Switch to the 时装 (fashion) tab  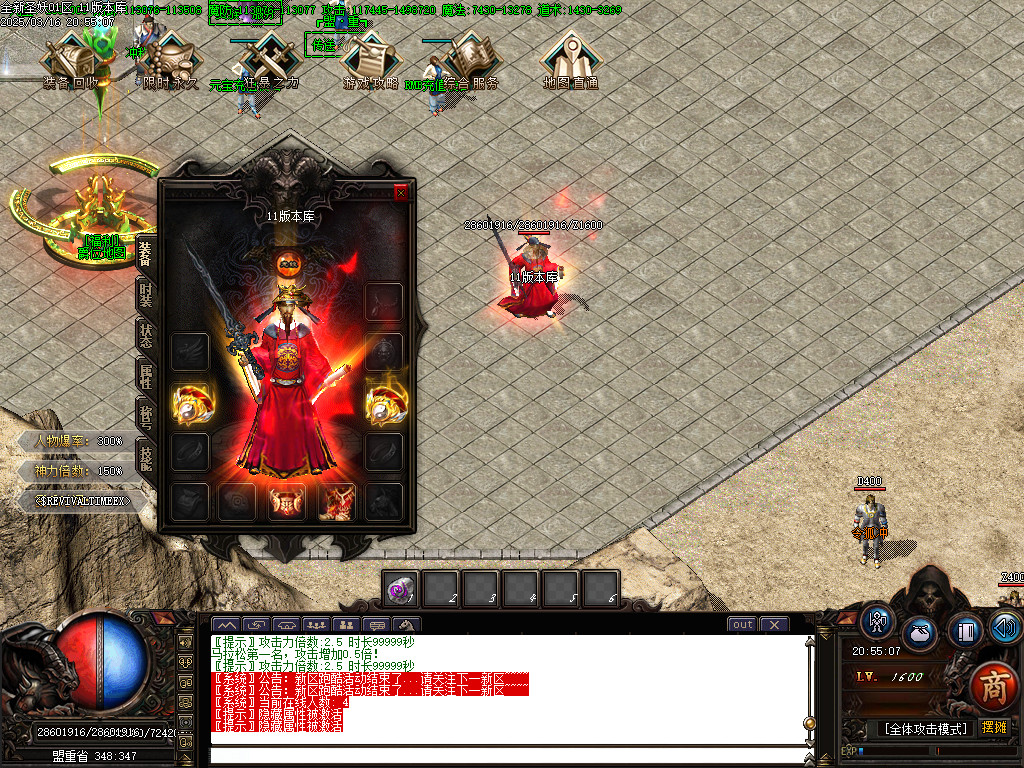point(146,297)
